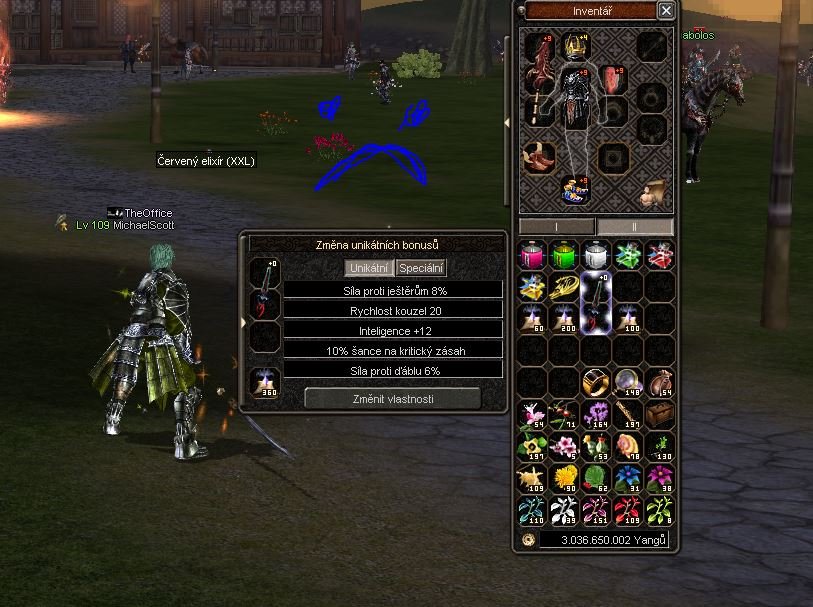
Task: Pick the green potion jar in inventory
Action: 564,255
